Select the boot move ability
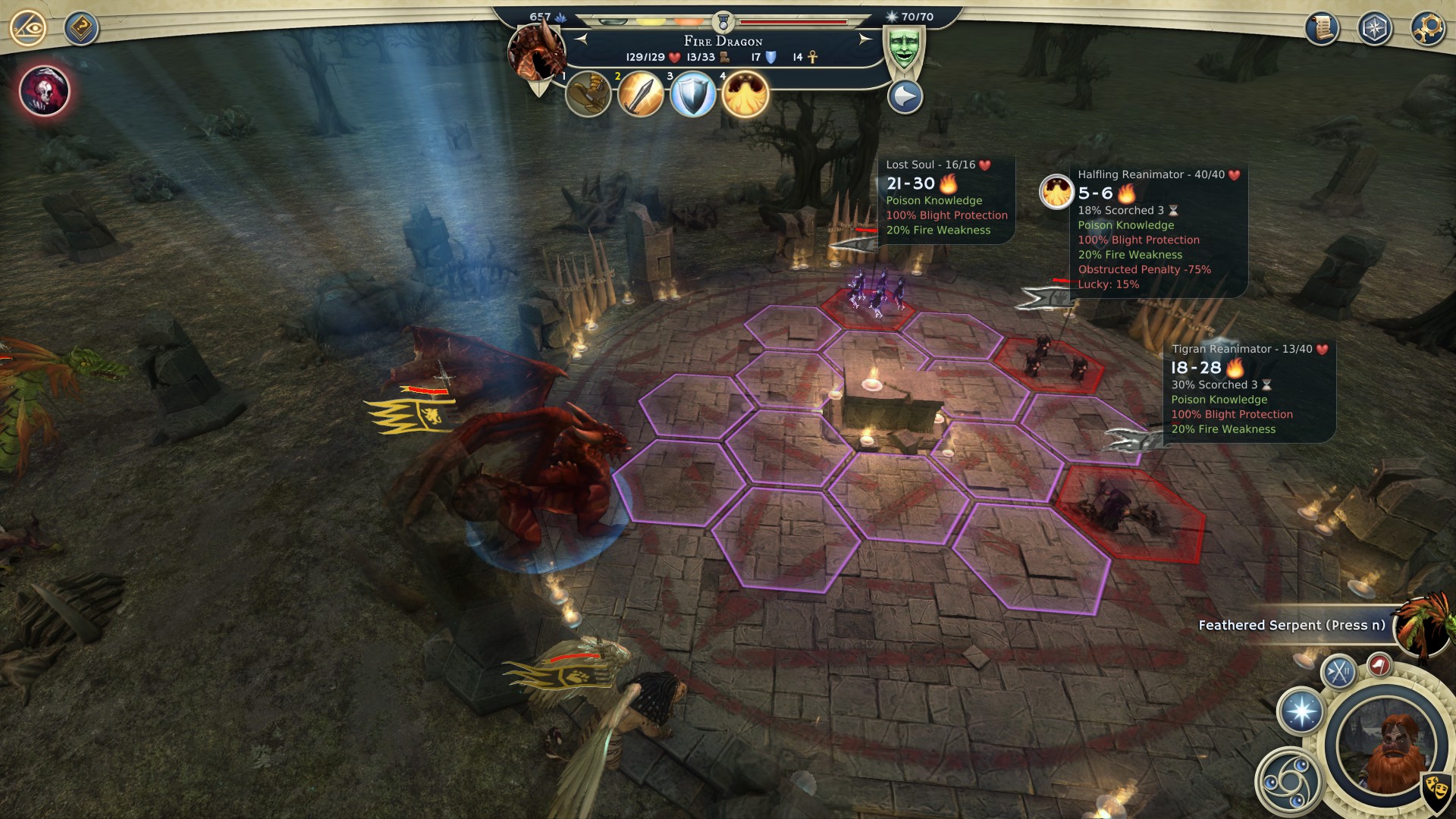The image size is (1456, 819). 588,95
